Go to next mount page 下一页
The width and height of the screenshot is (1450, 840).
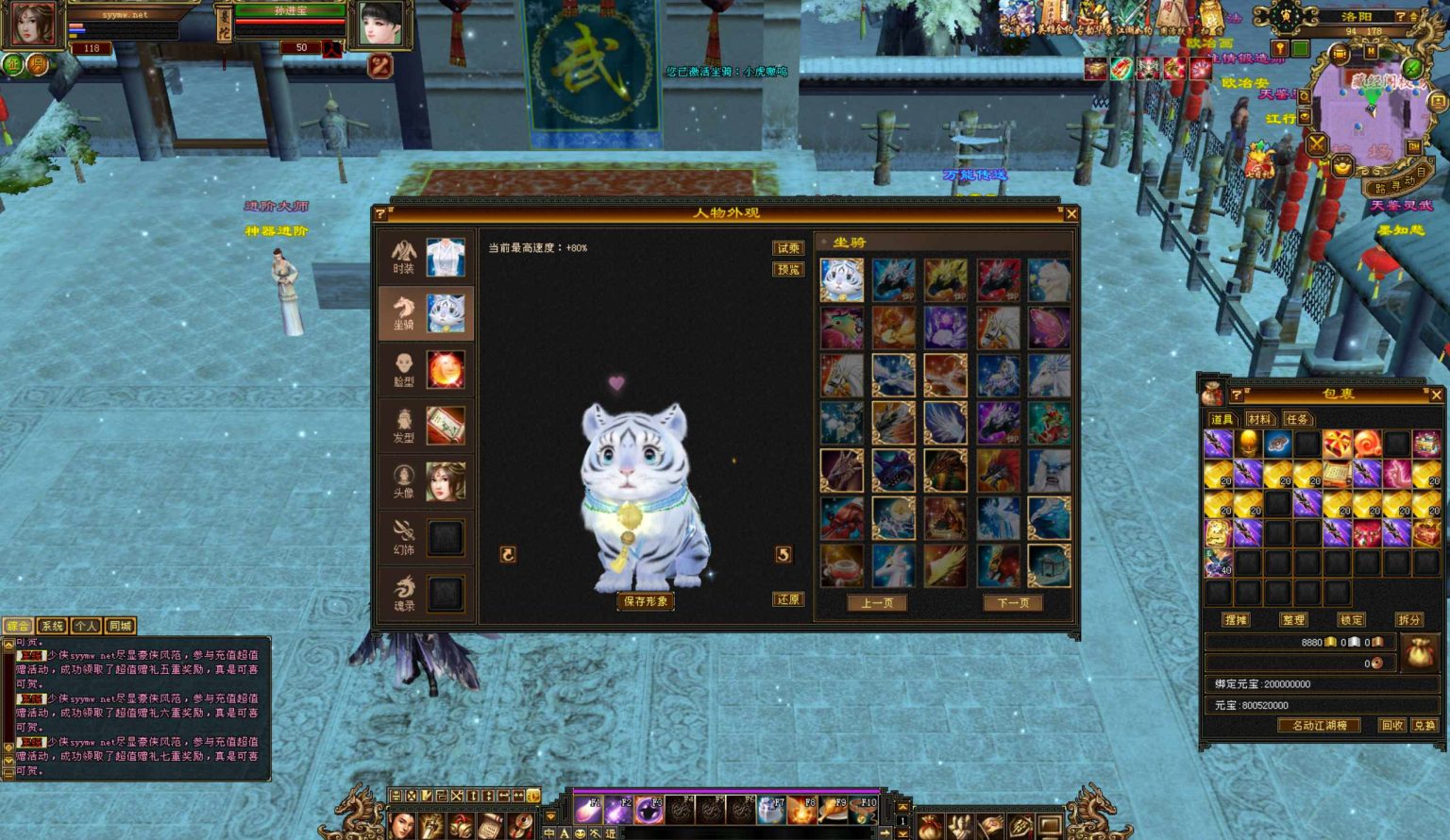click(x=1013, y=603)
